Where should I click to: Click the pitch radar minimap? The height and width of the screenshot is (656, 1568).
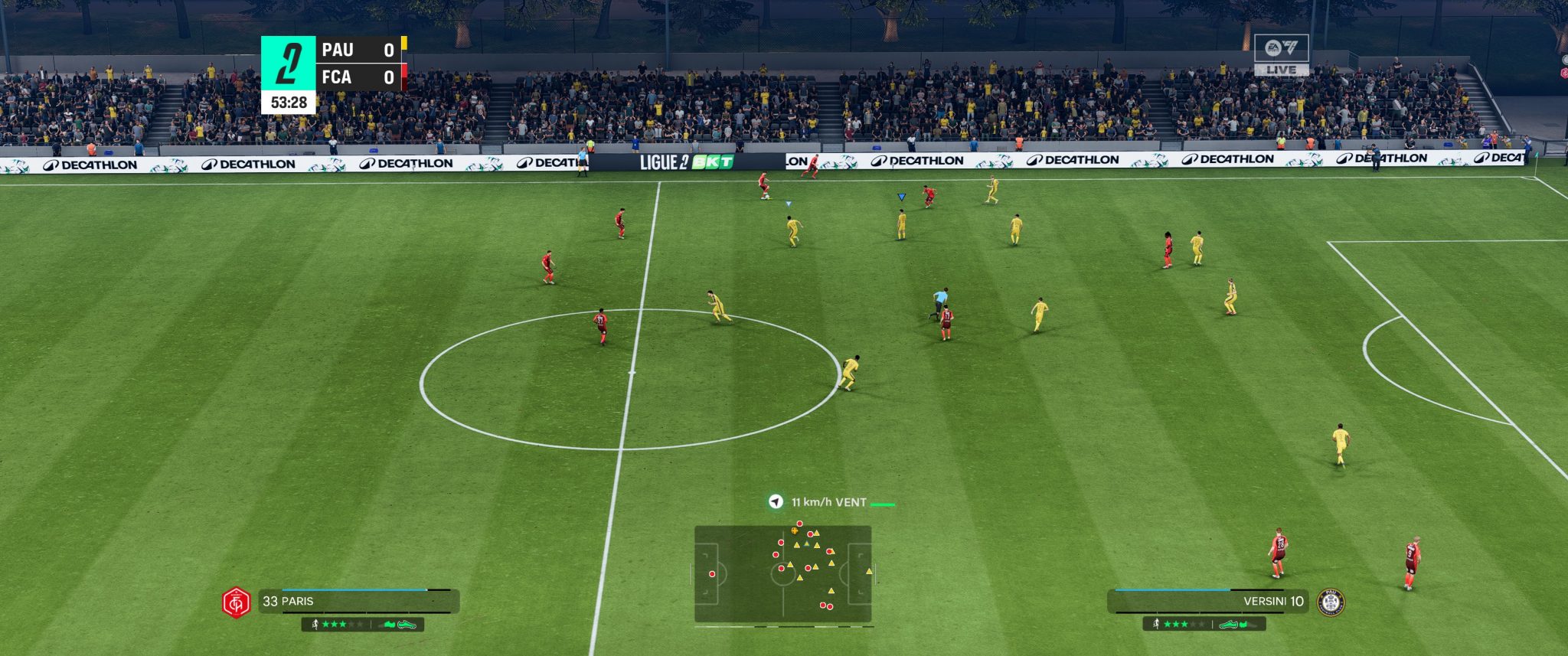[x=782, y=573]
